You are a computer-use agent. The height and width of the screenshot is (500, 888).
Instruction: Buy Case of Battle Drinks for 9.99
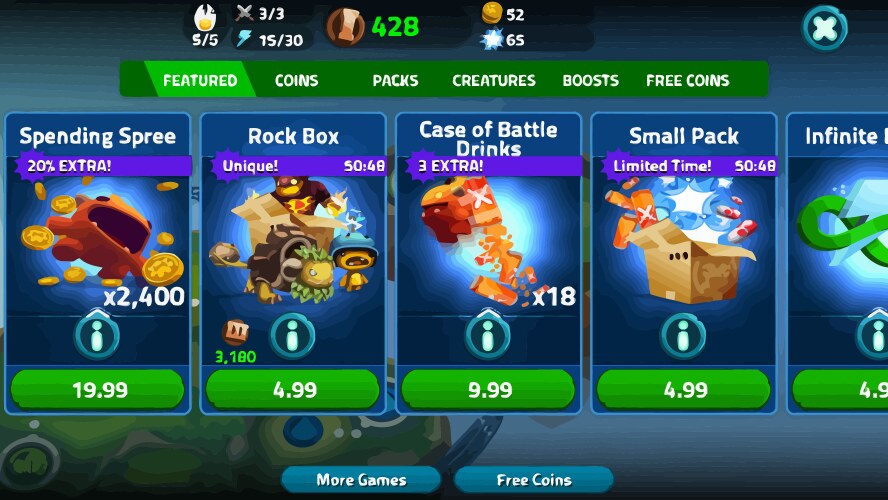pyautogui.click(x=489, y=389)
